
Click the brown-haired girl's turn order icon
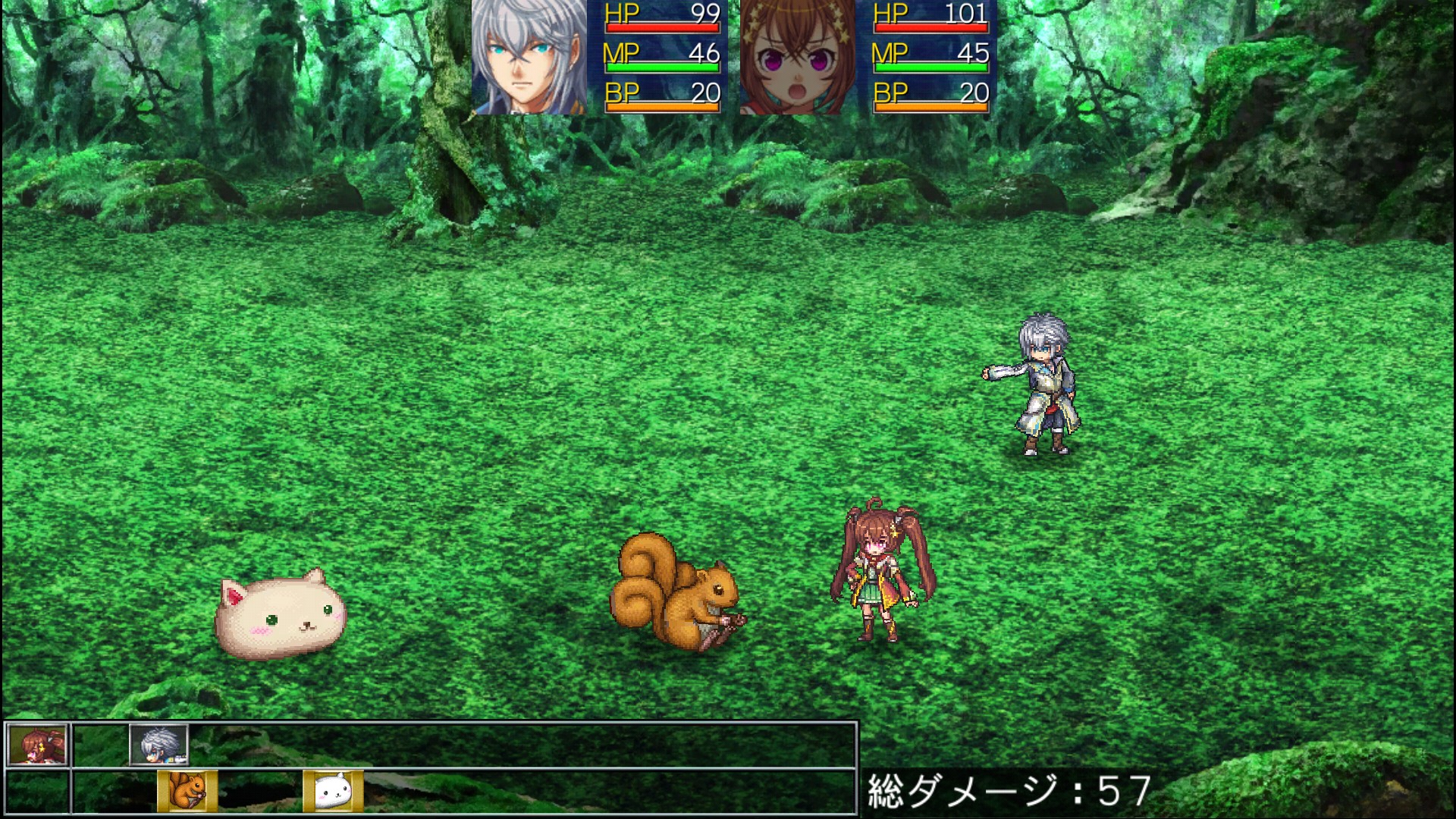click(37, 745)
